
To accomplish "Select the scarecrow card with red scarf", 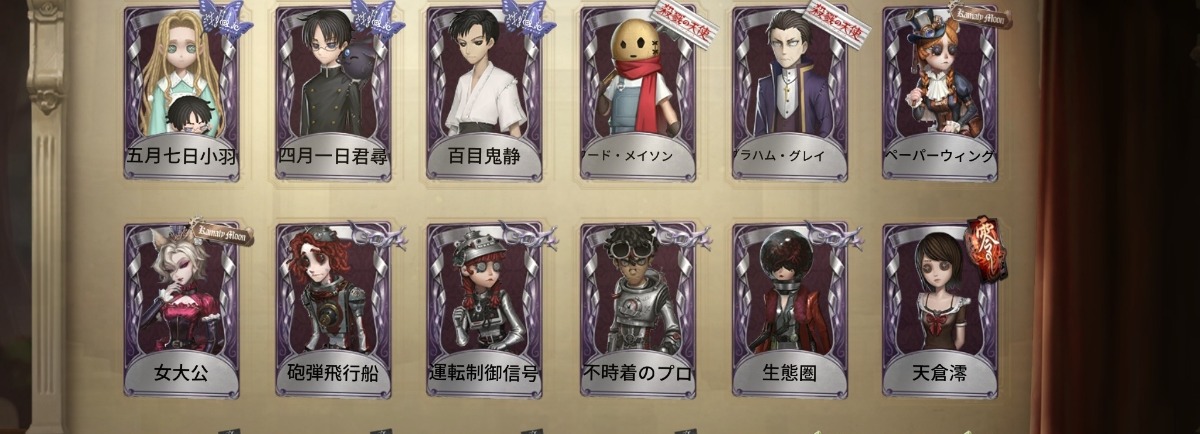I will 637,93.
